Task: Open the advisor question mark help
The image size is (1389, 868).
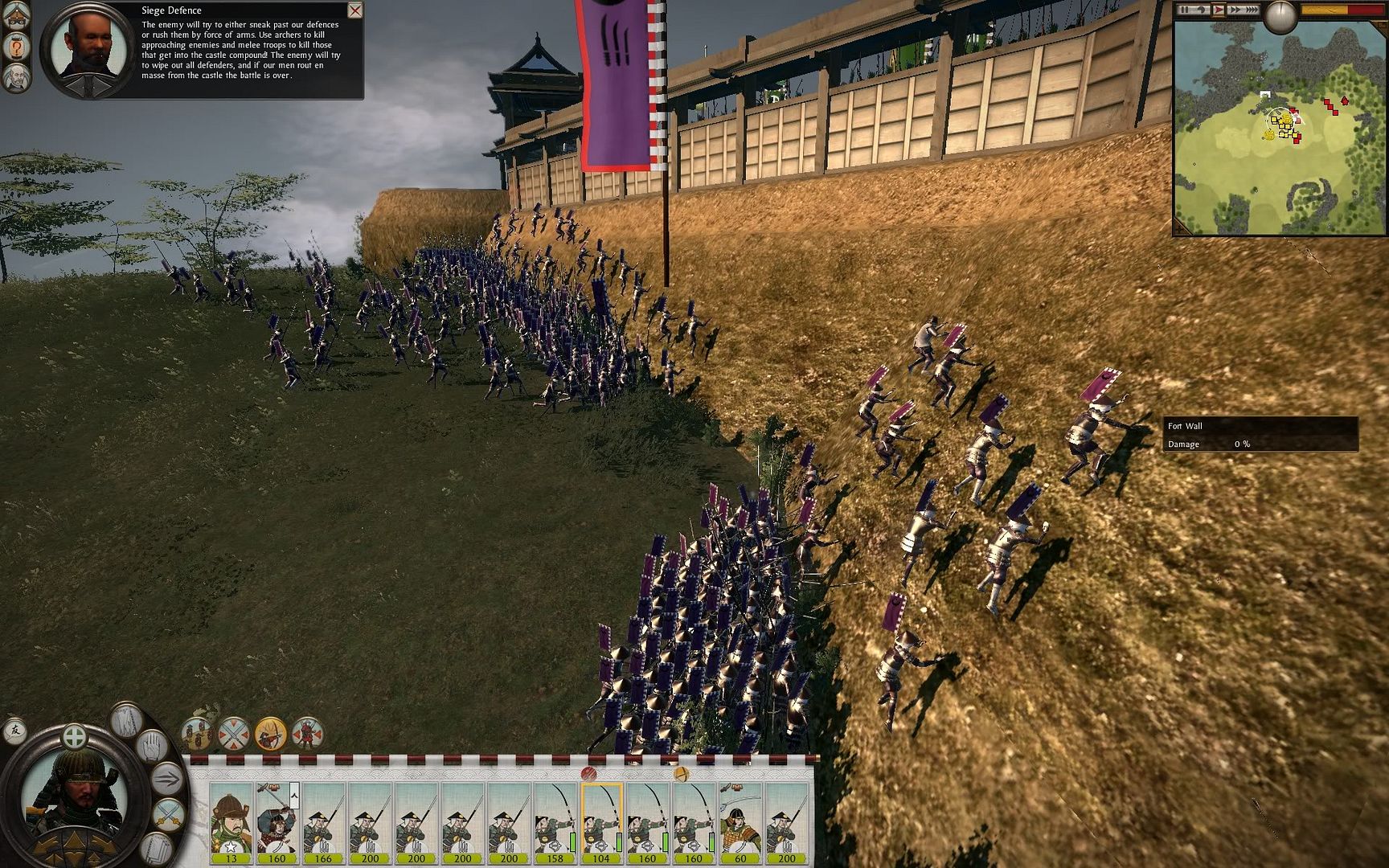Action: (16, 47)
